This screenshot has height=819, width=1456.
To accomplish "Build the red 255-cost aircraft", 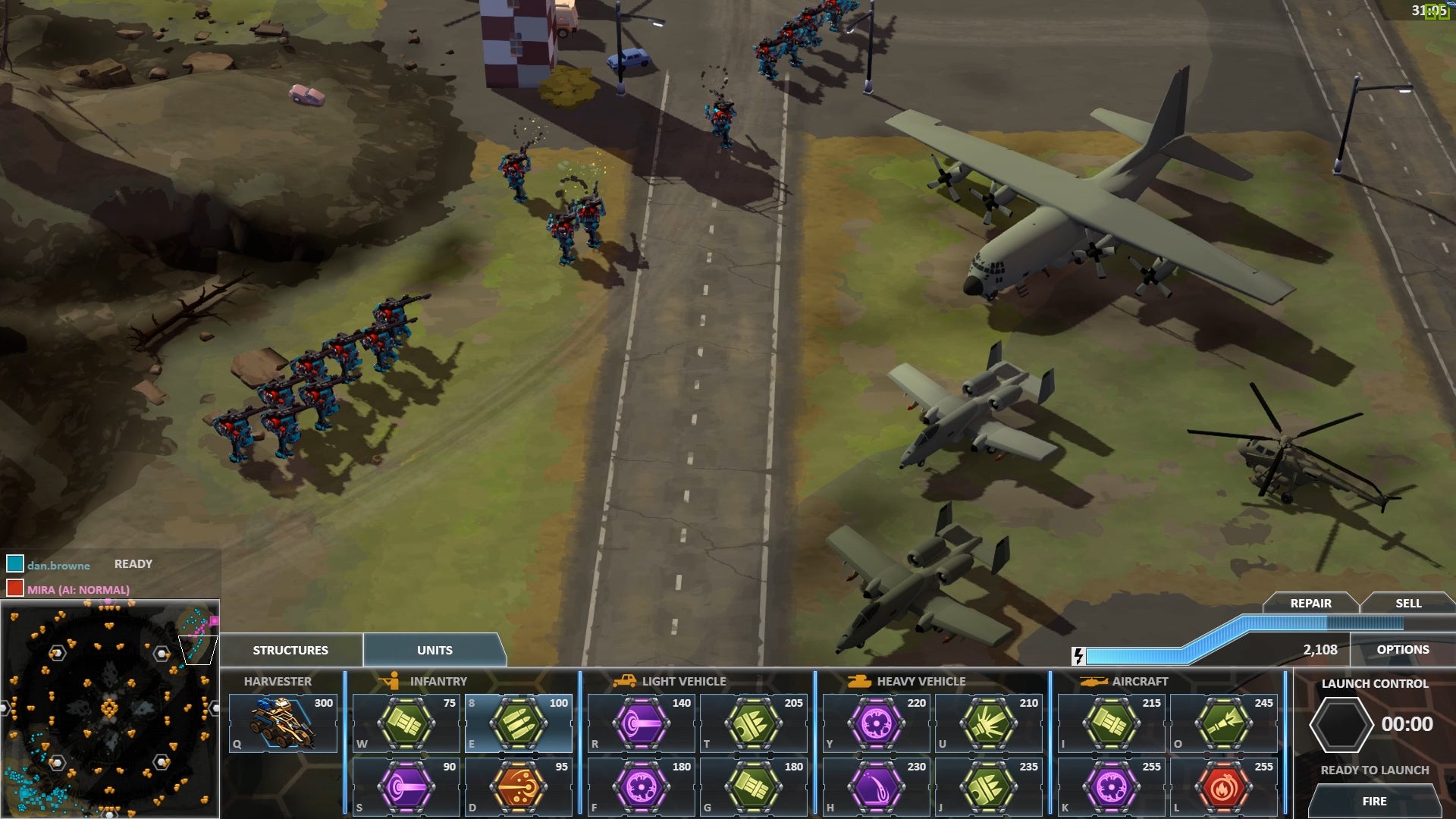I will pos(1223,787).
